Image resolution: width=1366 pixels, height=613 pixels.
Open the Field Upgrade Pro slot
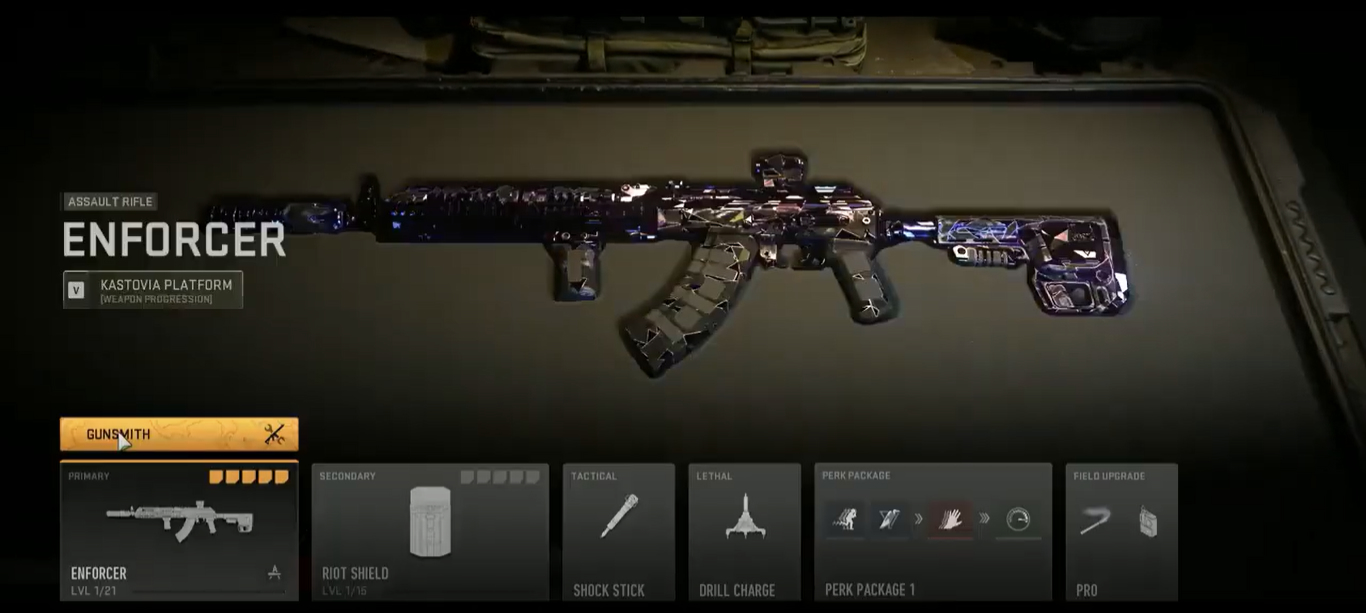[1121, 532]
